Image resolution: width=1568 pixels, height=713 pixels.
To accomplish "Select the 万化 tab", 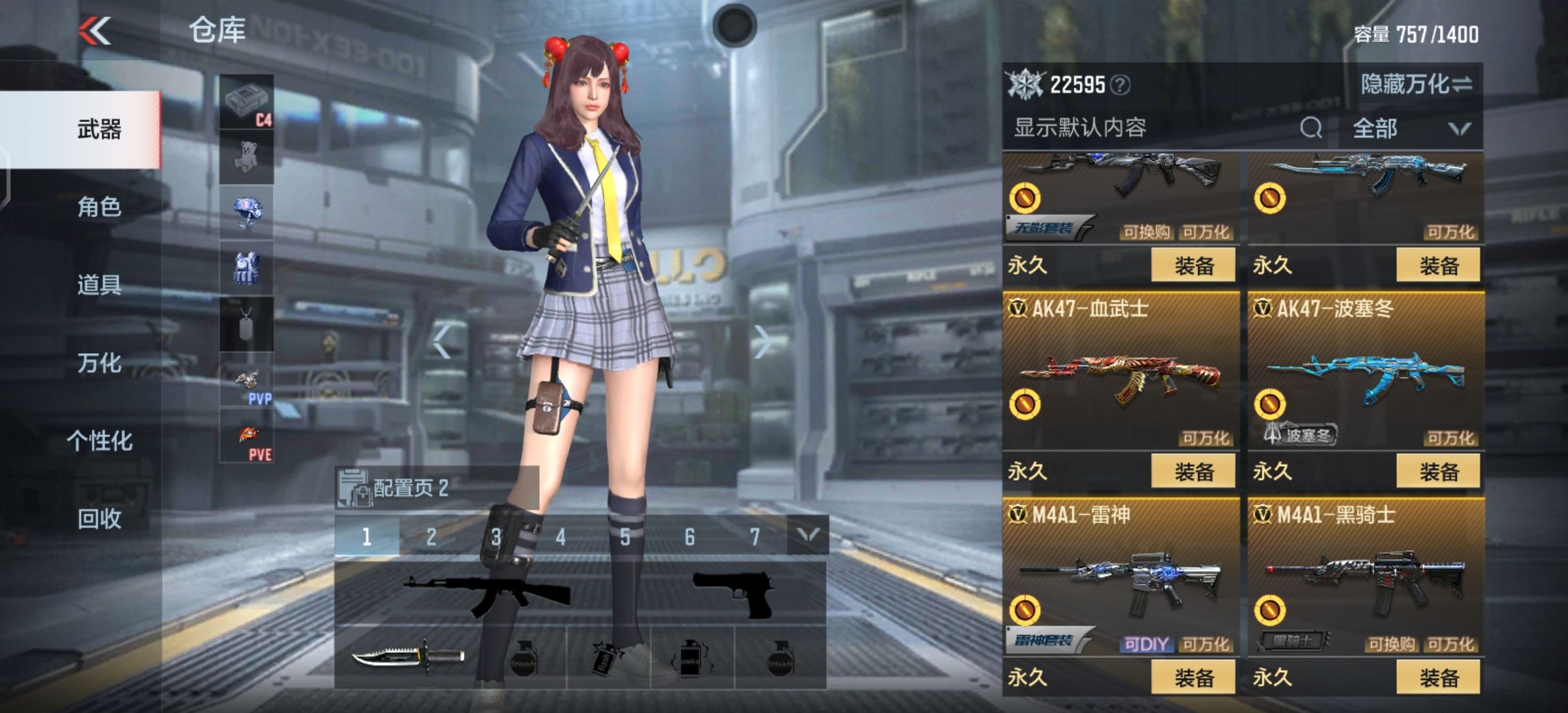I will tap(99, 363).
